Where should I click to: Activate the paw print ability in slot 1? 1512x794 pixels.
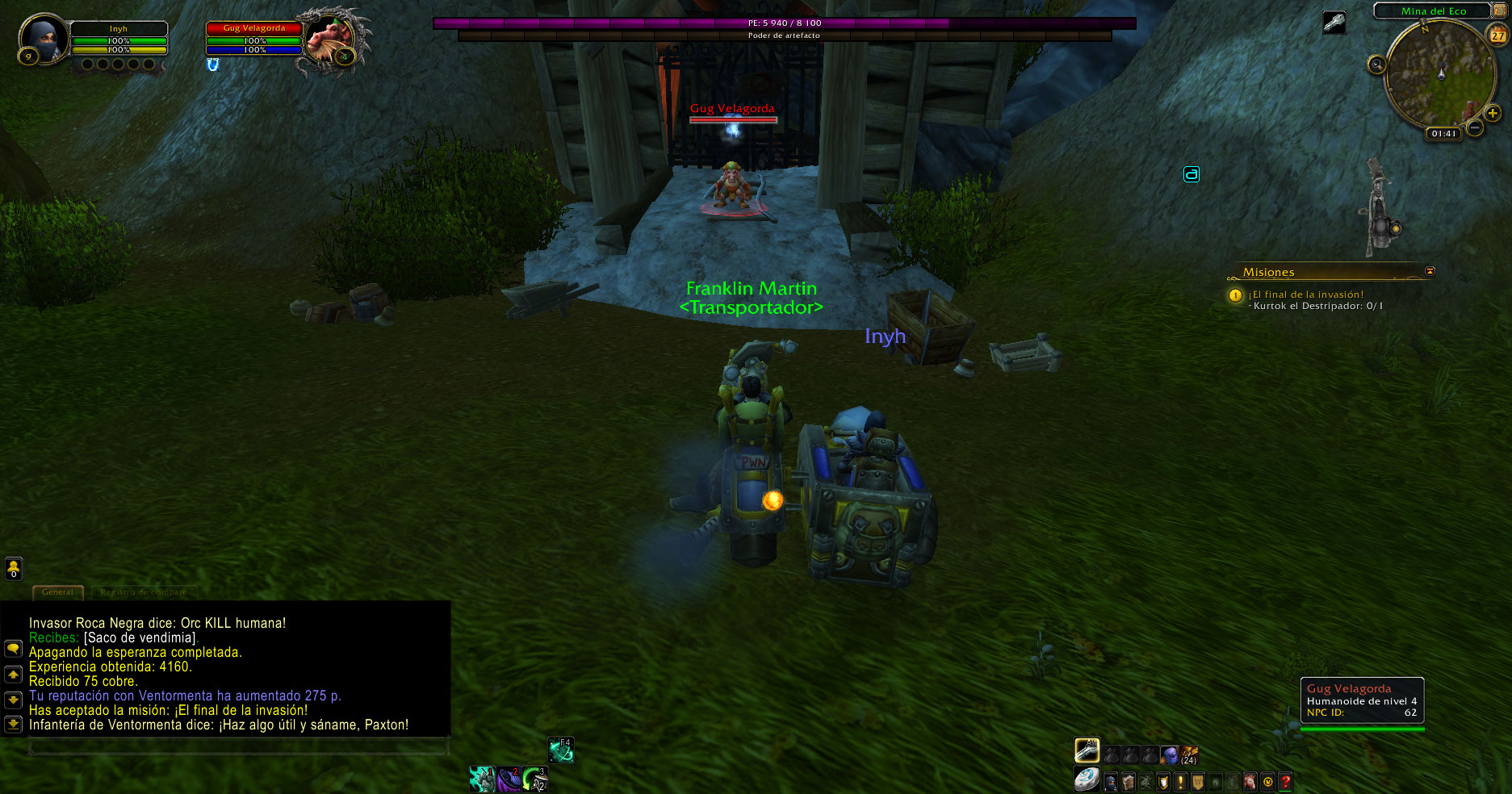(x=483, y=779)
